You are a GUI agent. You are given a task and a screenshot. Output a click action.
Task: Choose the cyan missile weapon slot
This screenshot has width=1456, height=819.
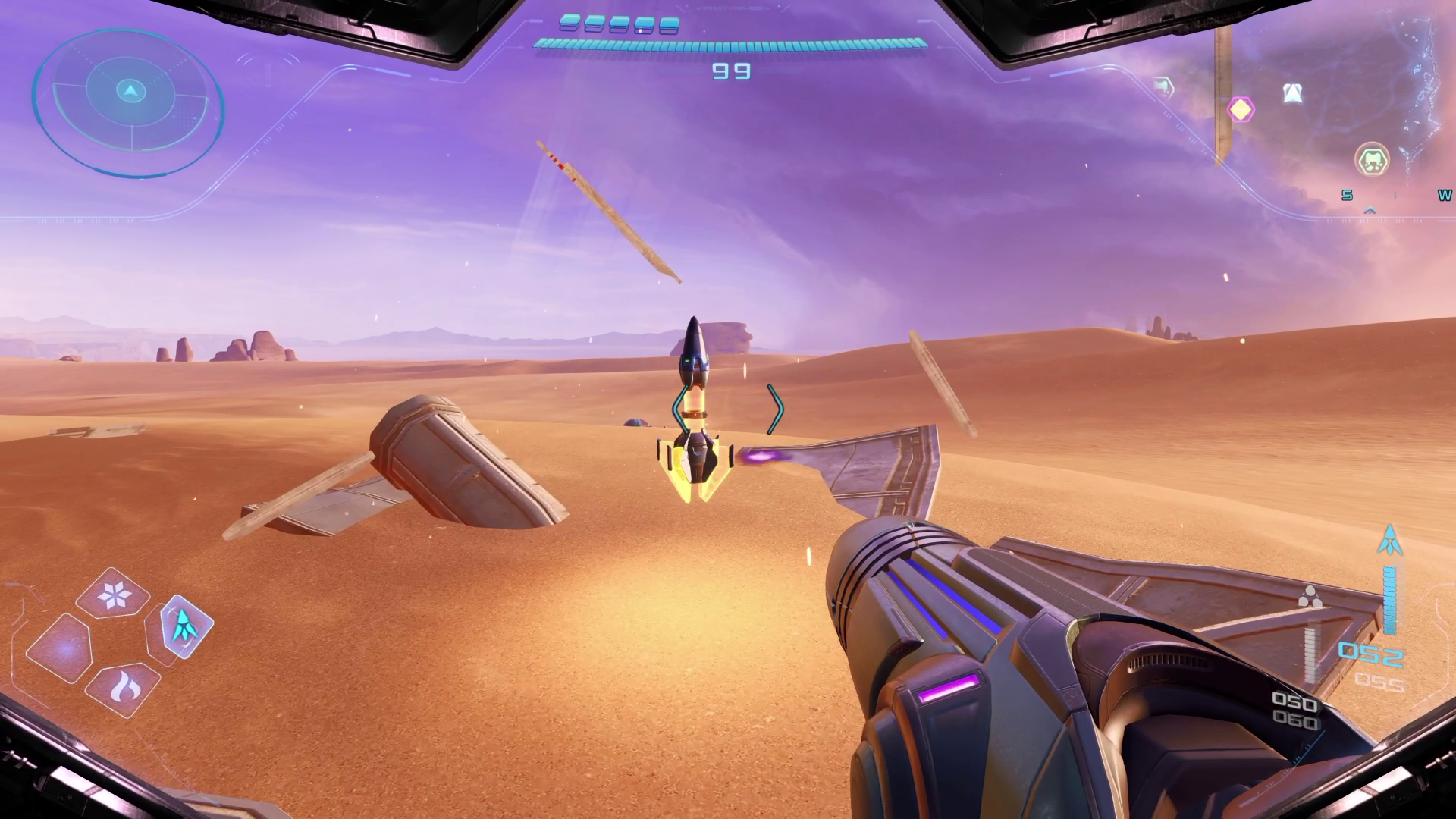click(x=182, y=626)
